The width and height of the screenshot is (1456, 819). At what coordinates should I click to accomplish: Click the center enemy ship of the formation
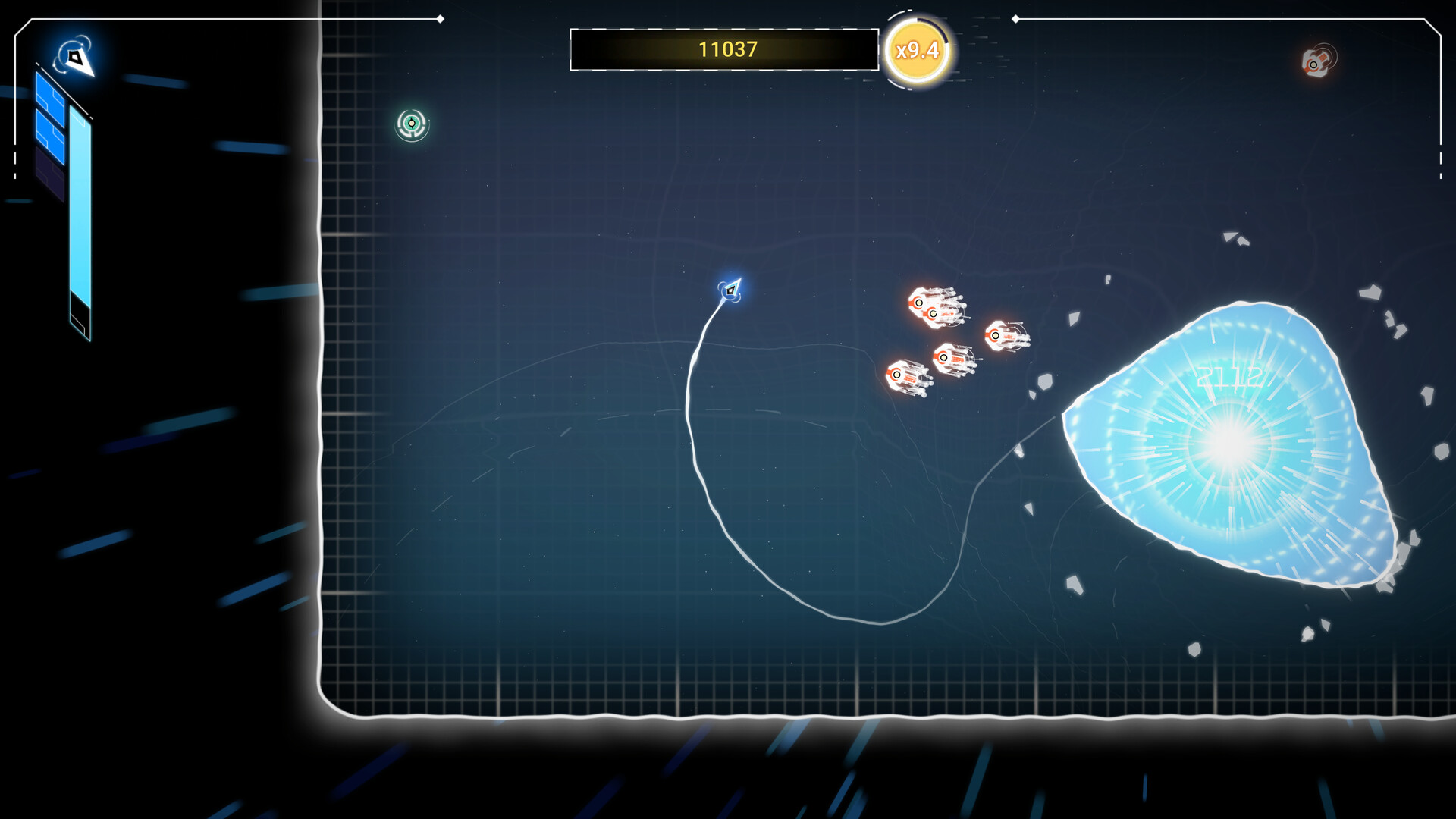click(955, 357)
